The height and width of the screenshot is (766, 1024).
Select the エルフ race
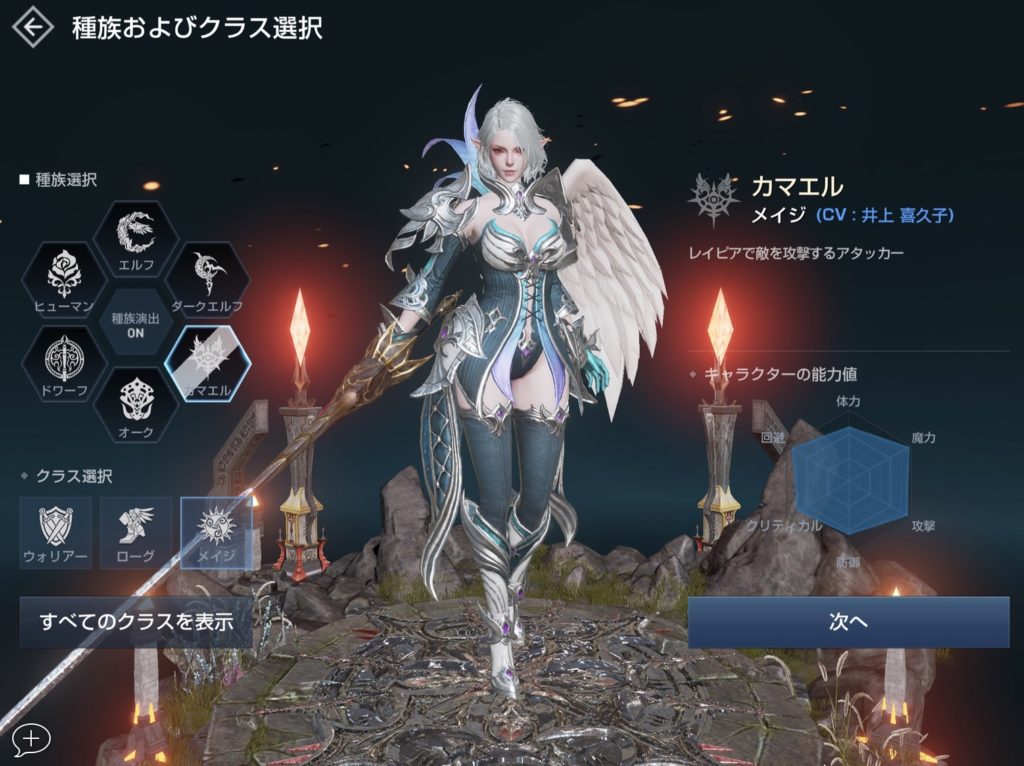[x=135, y=238]
